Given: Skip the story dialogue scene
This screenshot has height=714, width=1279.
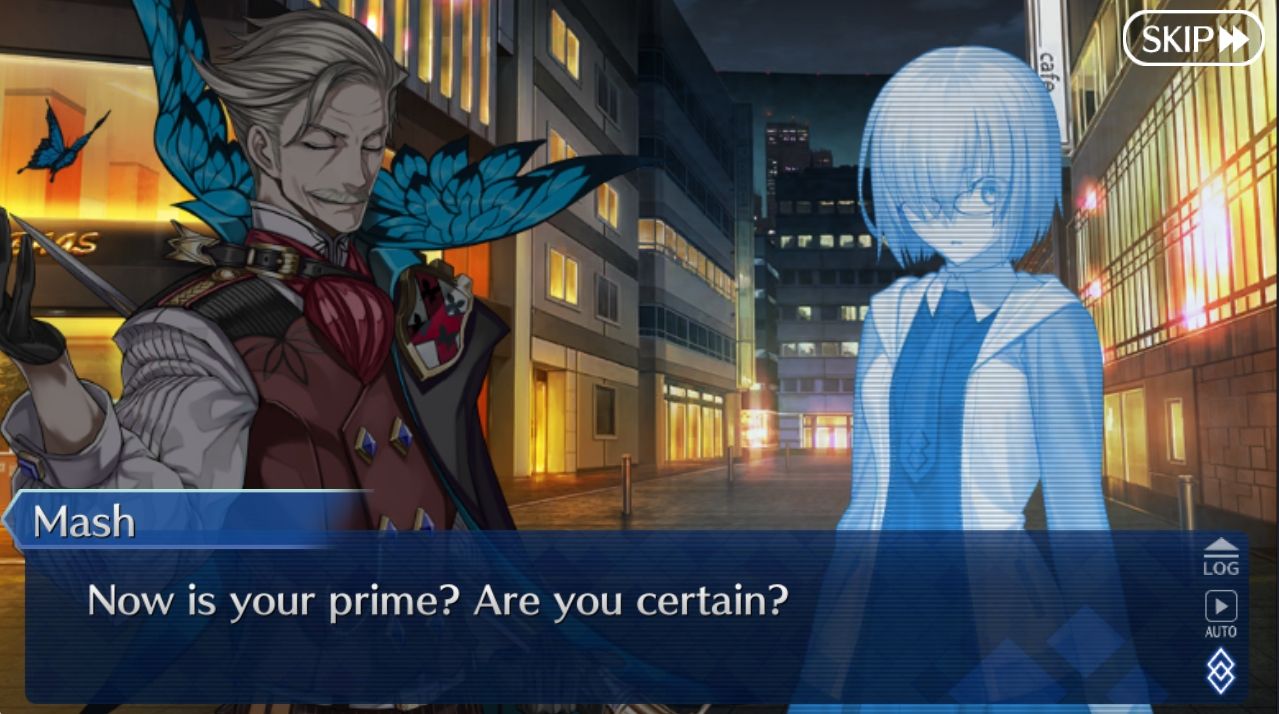Looking at the screenshot, I should [x=1193, y=39].
